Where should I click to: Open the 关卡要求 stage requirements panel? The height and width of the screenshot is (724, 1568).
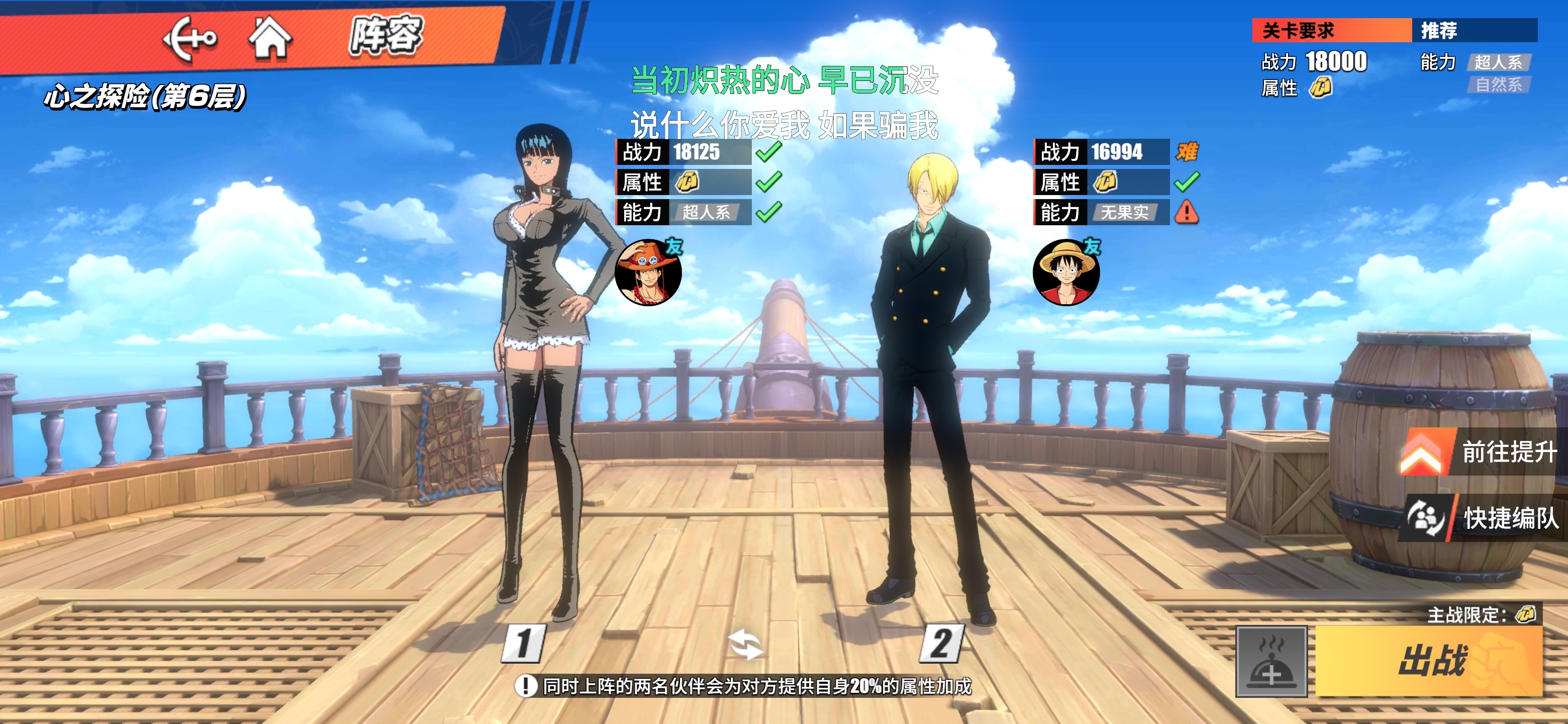[1331, 31]
